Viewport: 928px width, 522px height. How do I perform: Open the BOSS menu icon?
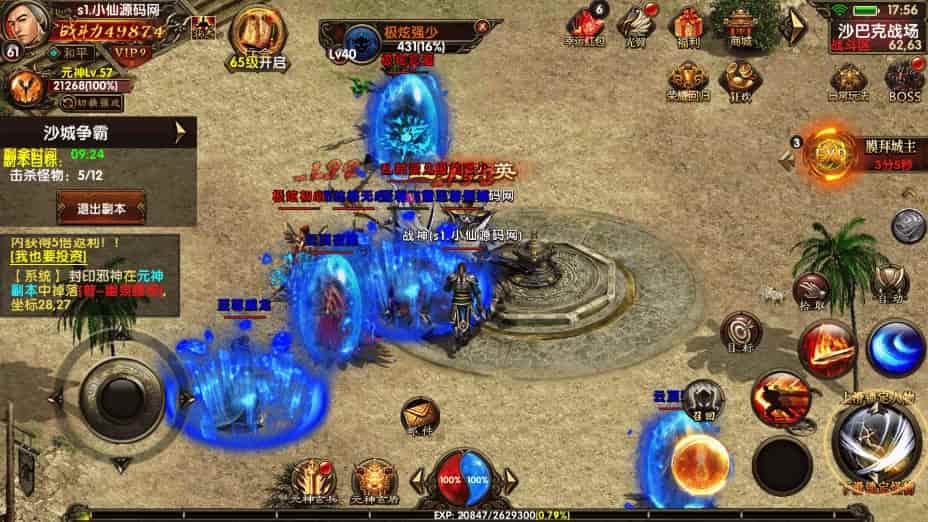pos(904,79)
